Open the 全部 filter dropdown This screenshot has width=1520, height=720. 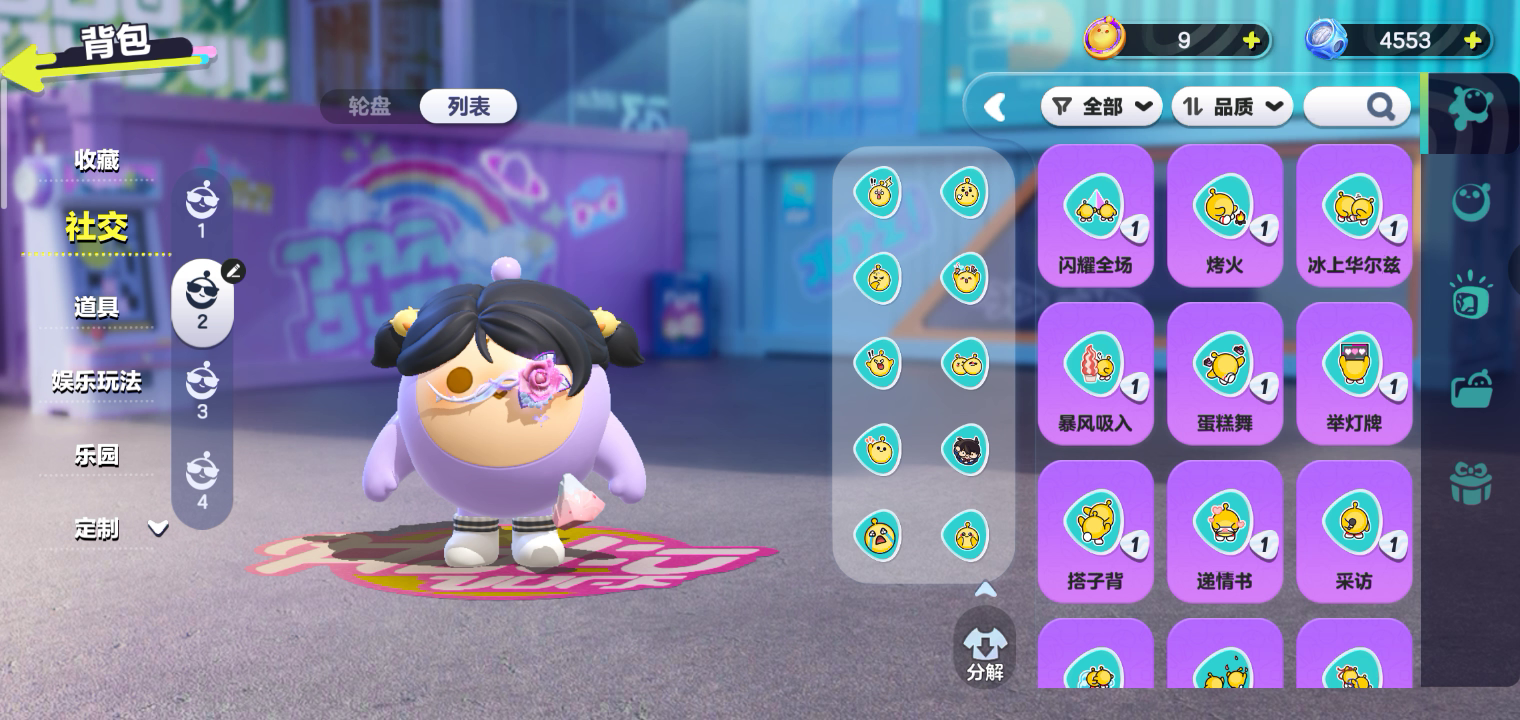coord(1102,106)
